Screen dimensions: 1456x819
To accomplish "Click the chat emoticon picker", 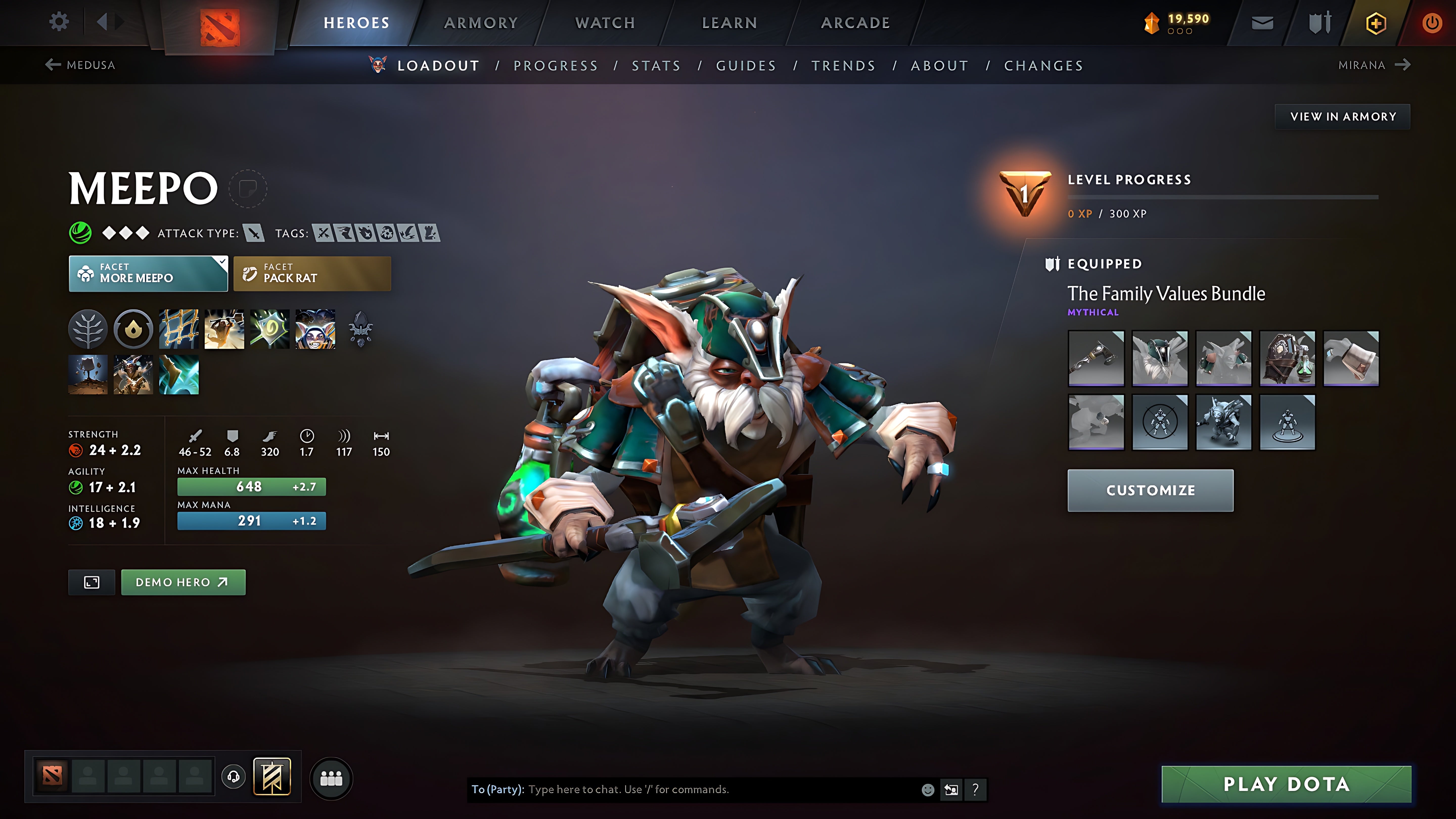I will pos(929,790).
